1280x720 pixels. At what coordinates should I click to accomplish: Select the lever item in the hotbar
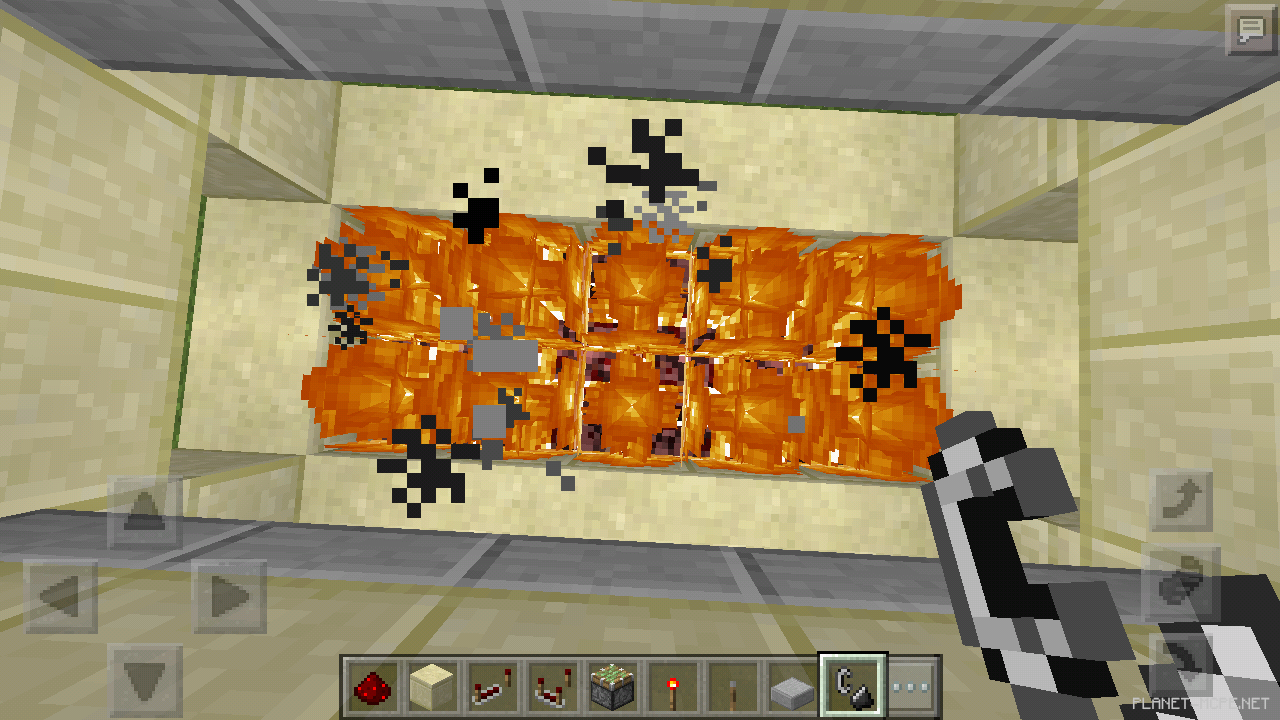pos(733,685)
